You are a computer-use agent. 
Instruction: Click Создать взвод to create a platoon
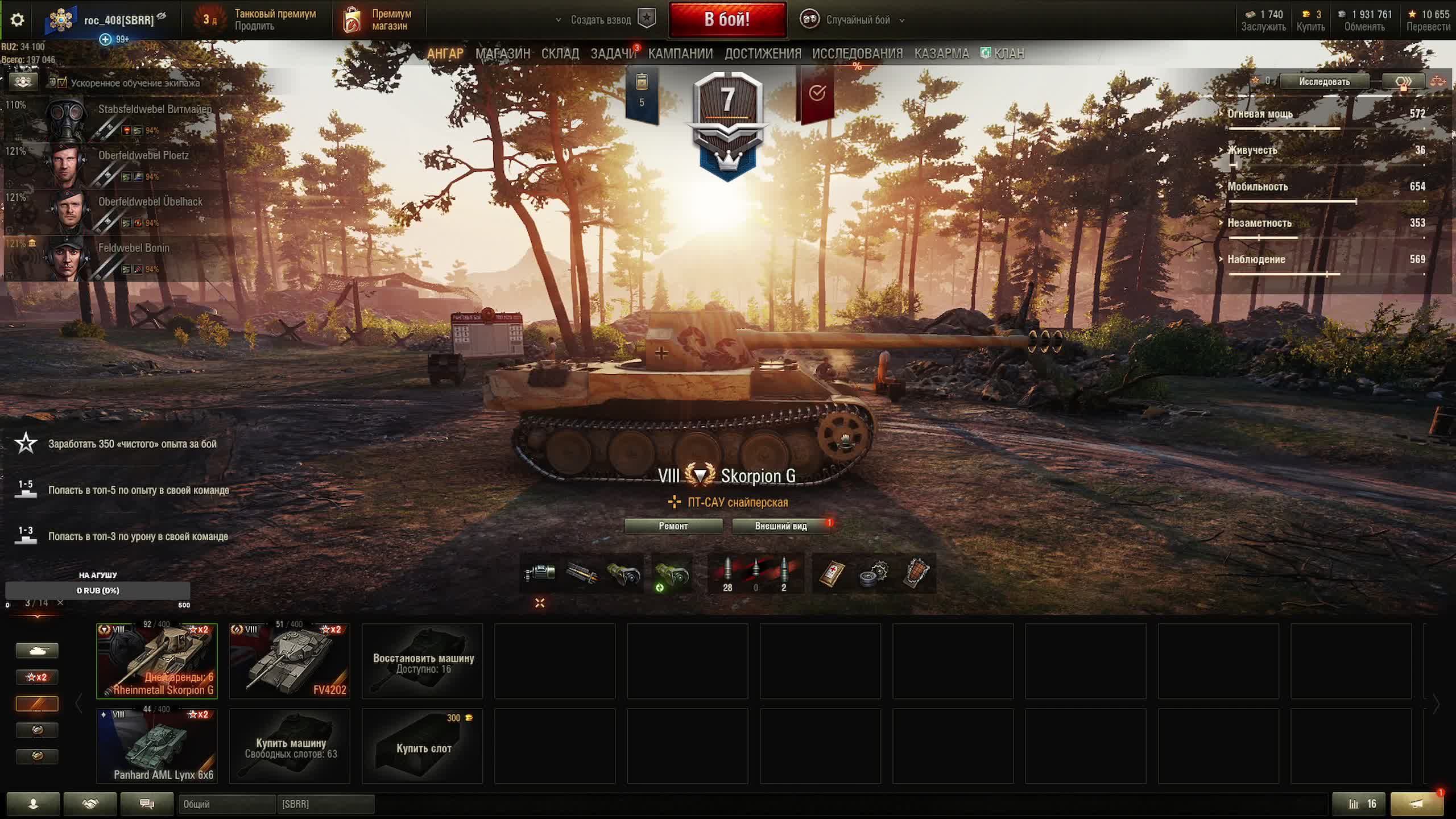coord(601,20)
